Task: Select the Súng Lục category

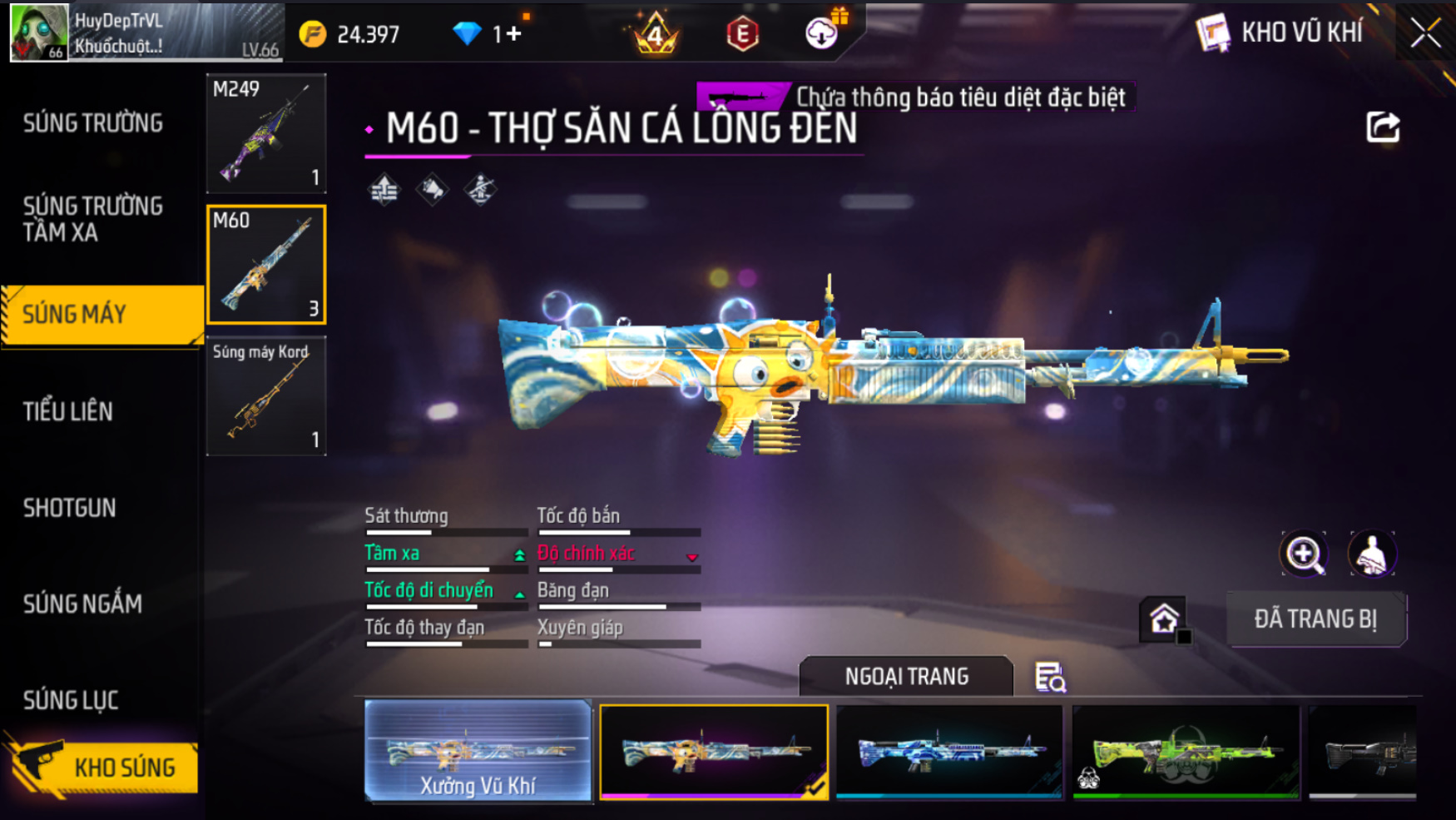Action: click(x=71, y=700)
